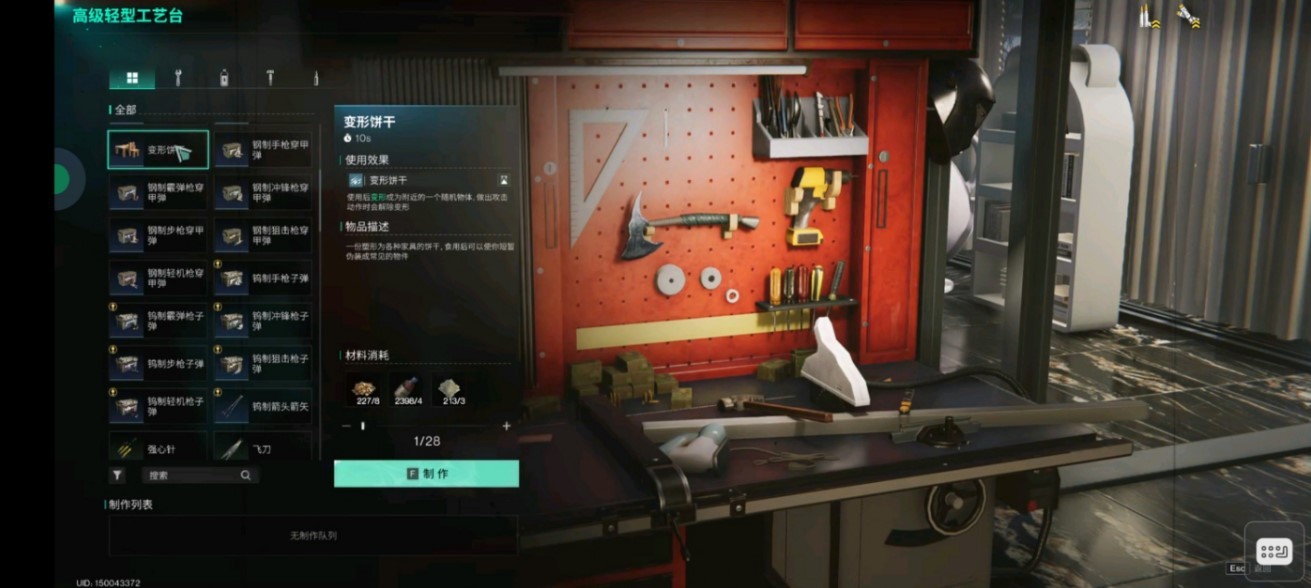Open the wrench category tab
The width and height of the screenshot is (1311, 588).
point(178,78)
